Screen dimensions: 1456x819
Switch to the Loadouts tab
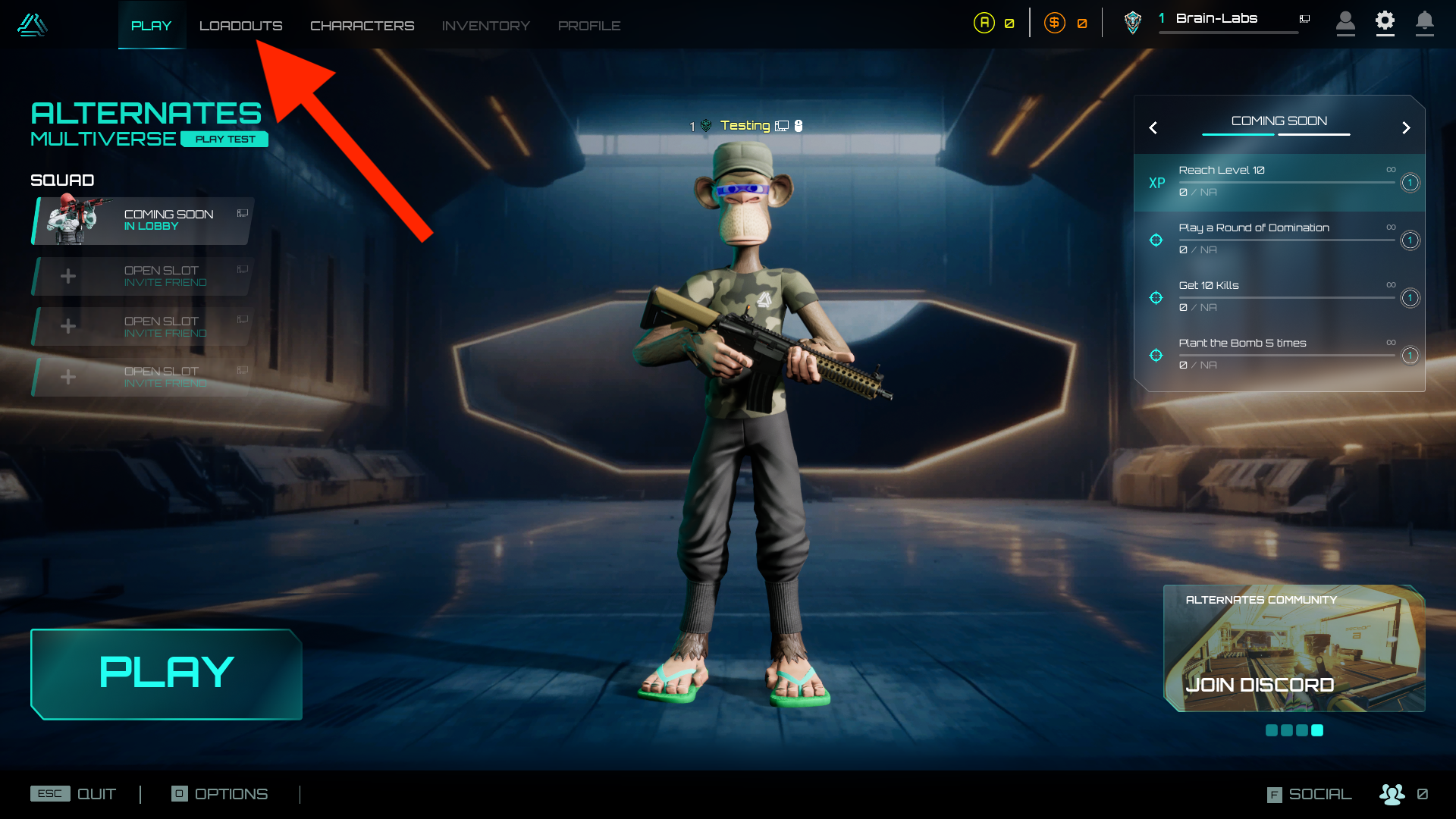[x=240, y=26]
